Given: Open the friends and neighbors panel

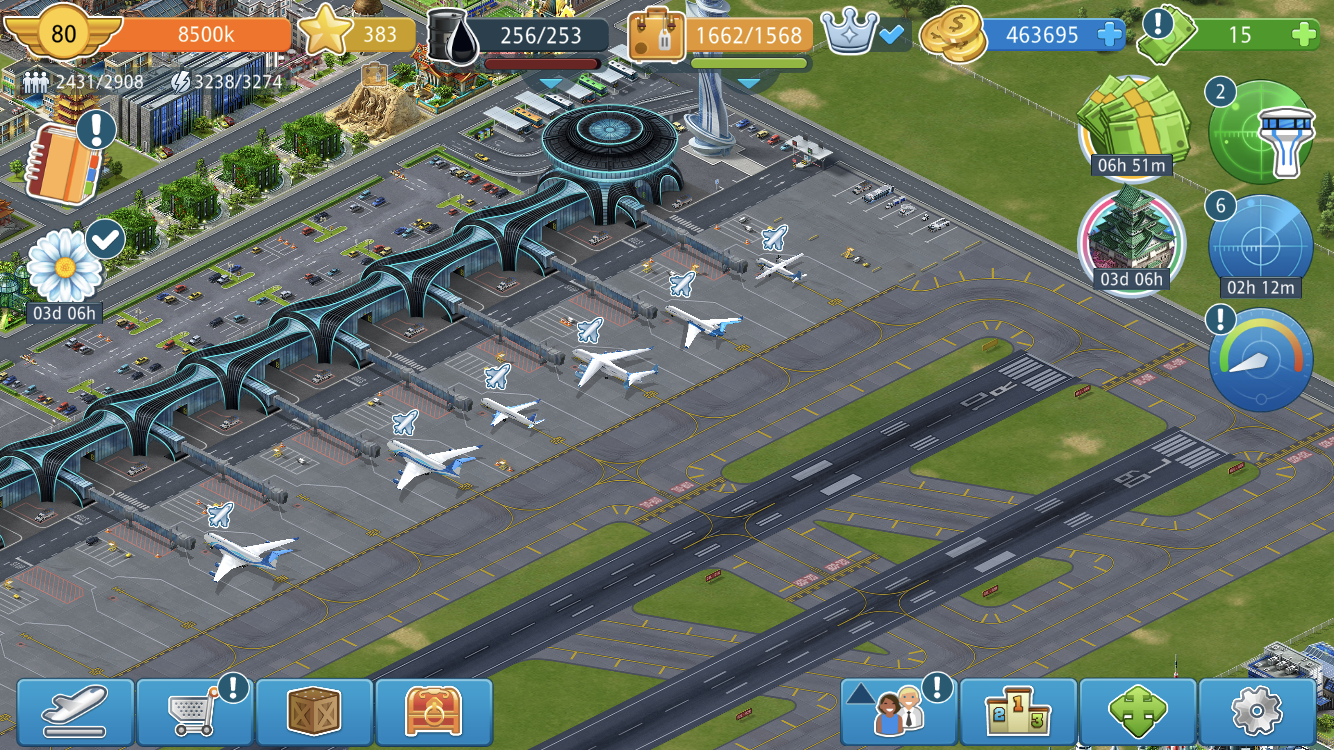Looking at the screenshot, I should (897, 712).
